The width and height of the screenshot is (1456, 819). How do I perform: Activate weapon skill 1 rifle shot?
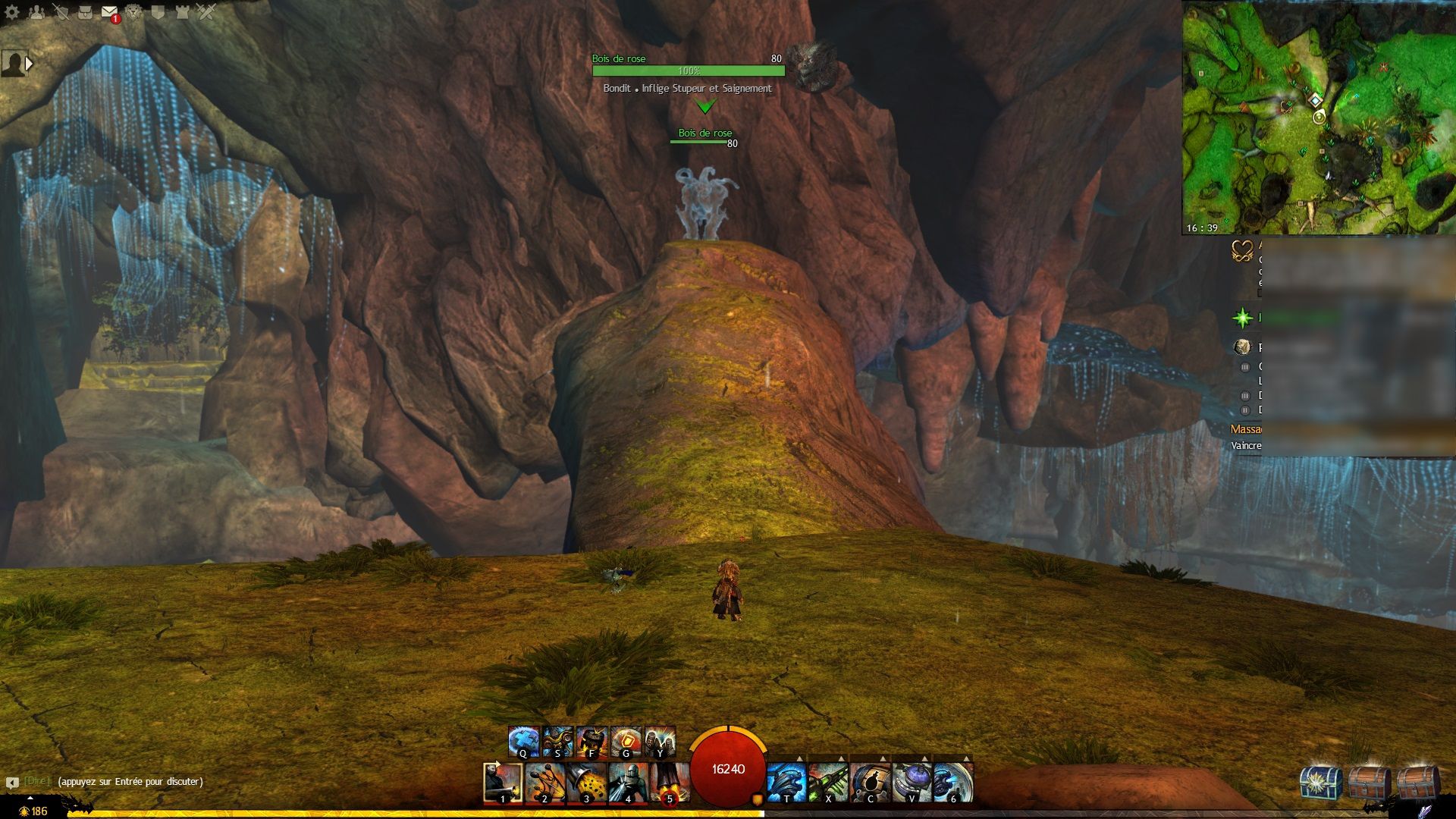pos(503,783)
